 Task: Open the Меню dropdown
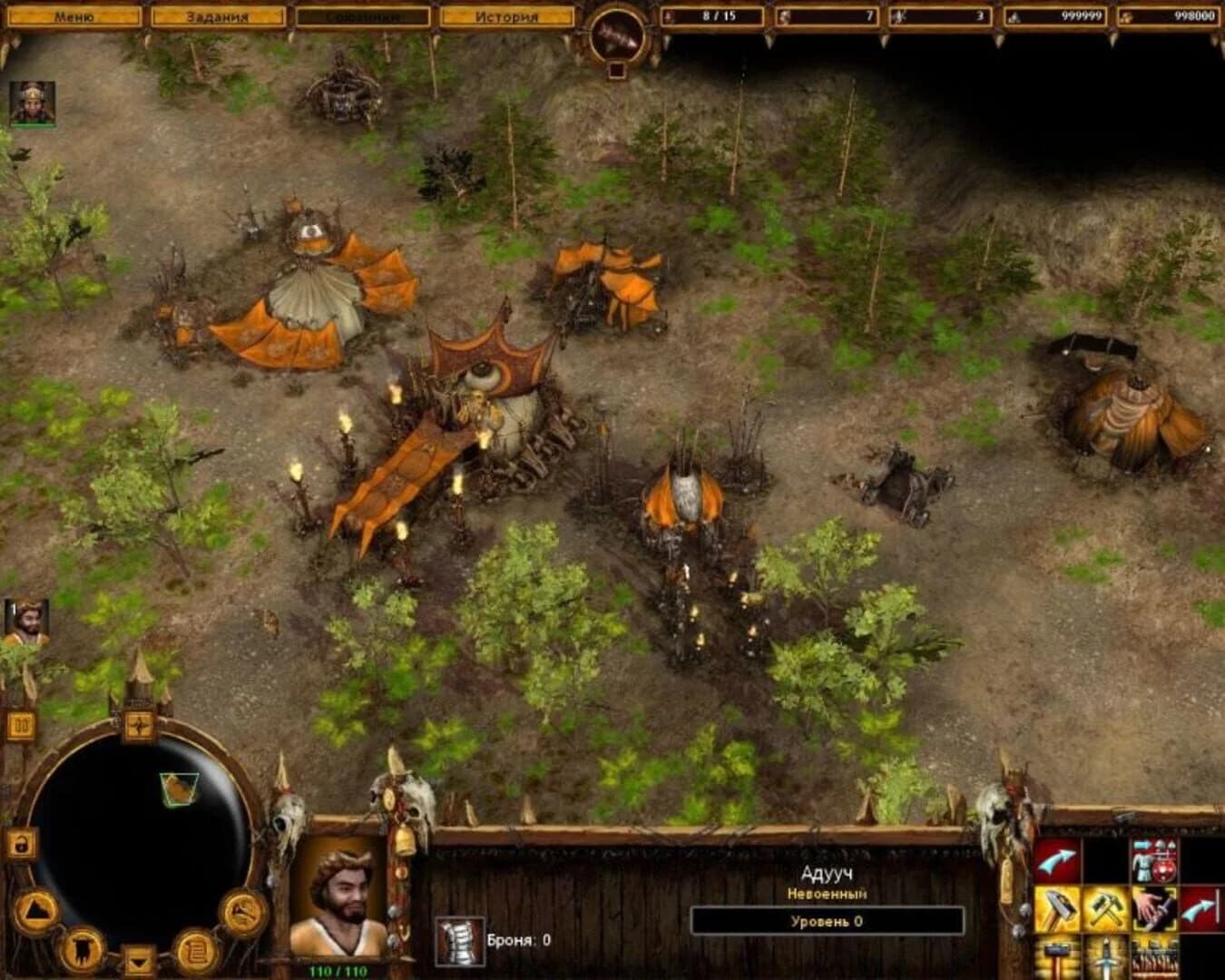click(x=74, y=15)
